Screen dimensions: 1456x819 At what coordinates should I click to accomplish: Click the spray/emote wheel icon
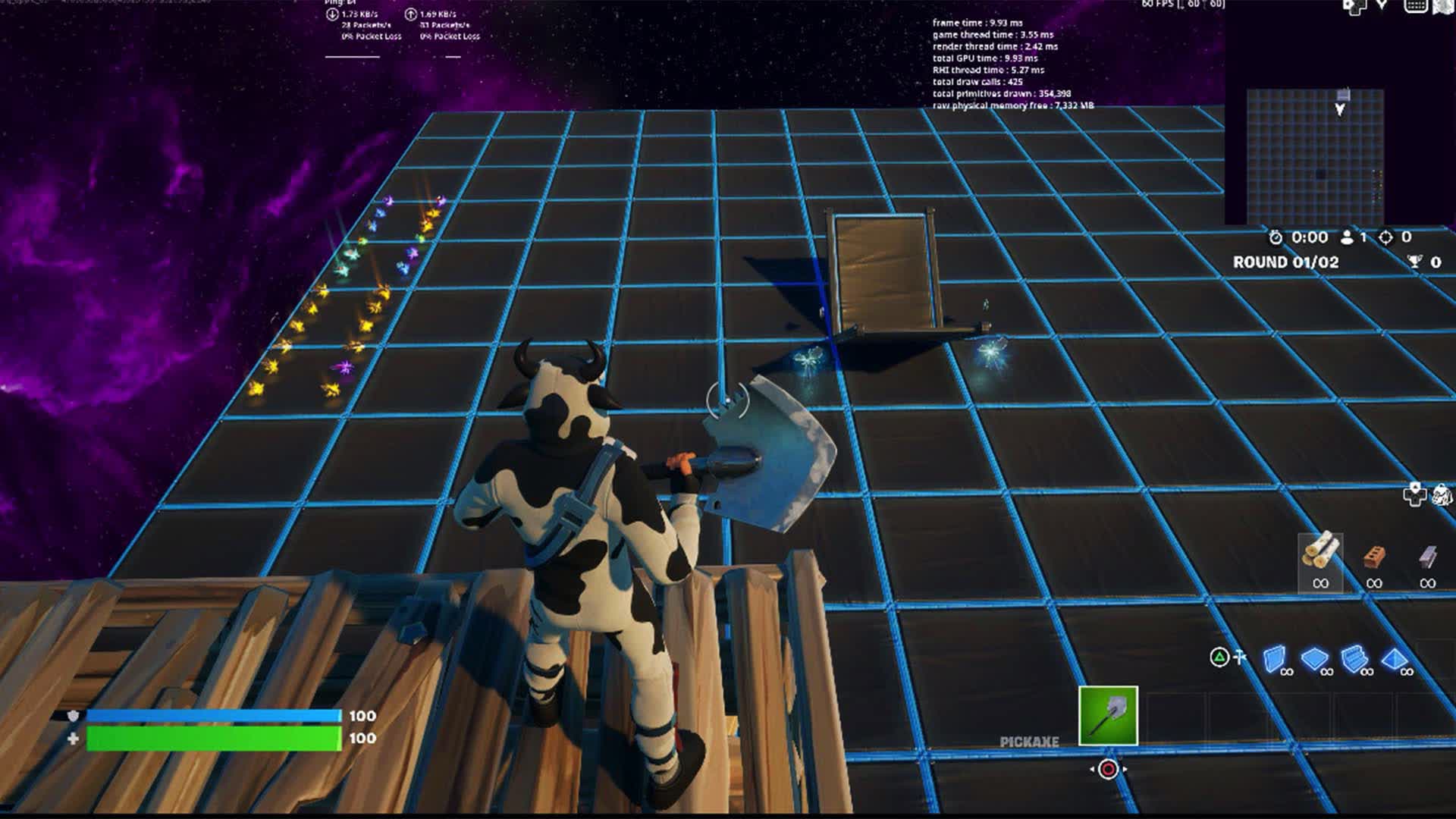pos(1442,495)
